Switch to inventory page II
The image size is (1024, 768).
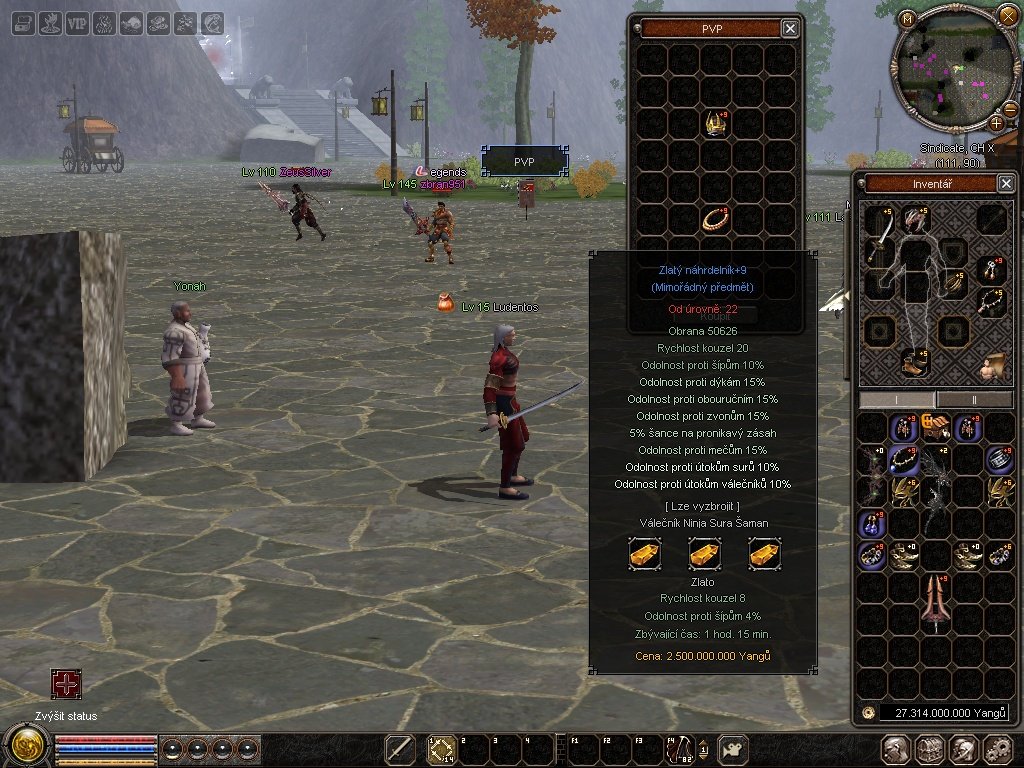(x=975, y=399)
